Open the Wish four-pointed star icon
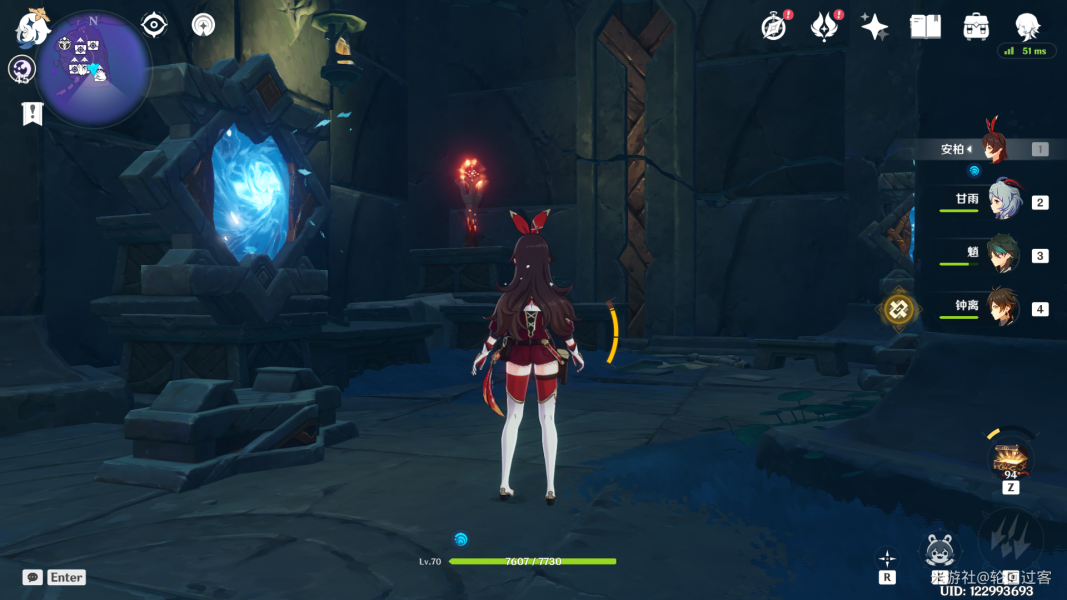The width and height of the screenshot is (1067, 600). (x=874, y=27)
